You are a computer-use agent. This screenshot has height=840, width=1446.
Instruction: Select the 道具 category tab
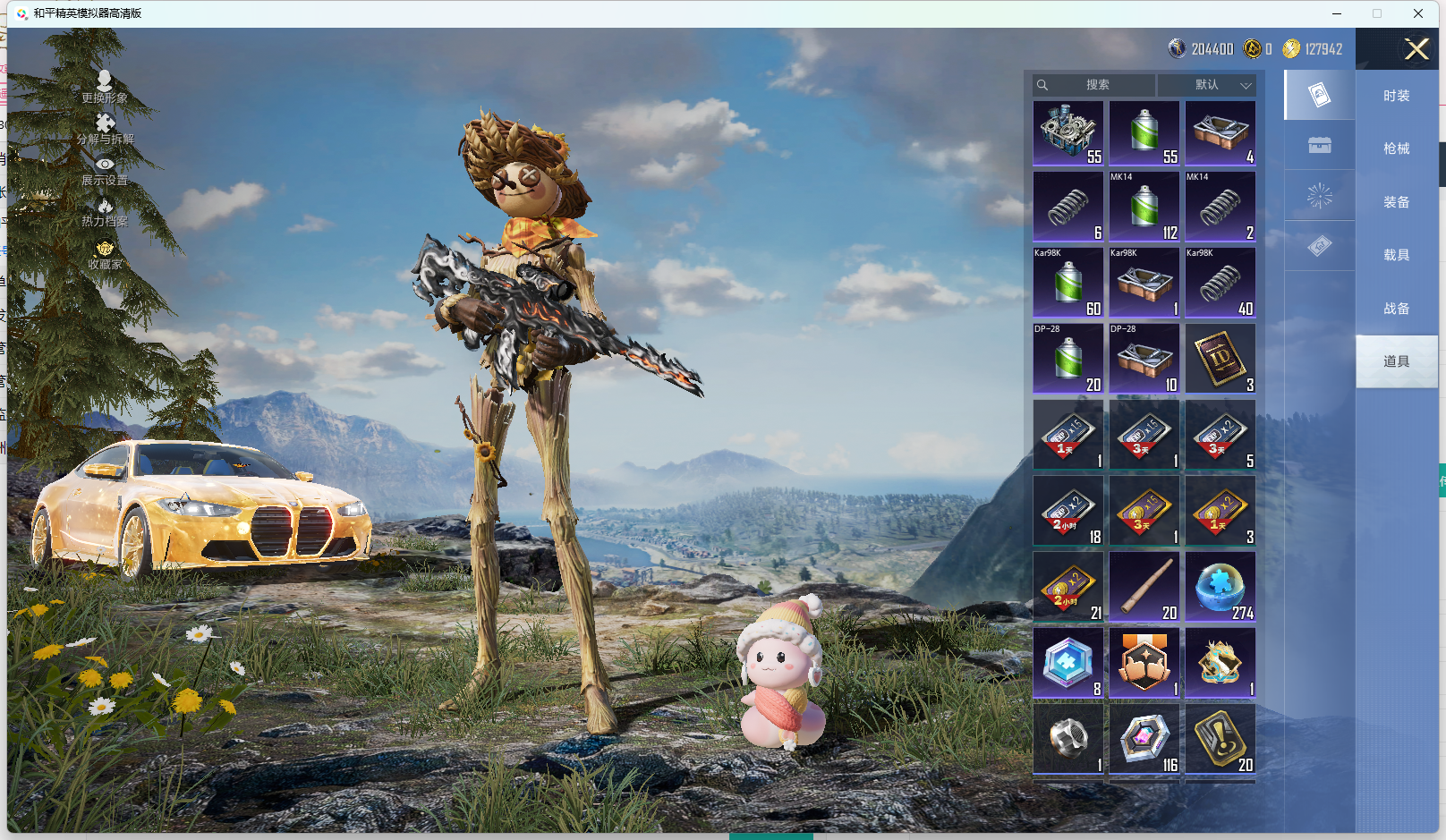pyautogui.click(x=1396, y=361)
